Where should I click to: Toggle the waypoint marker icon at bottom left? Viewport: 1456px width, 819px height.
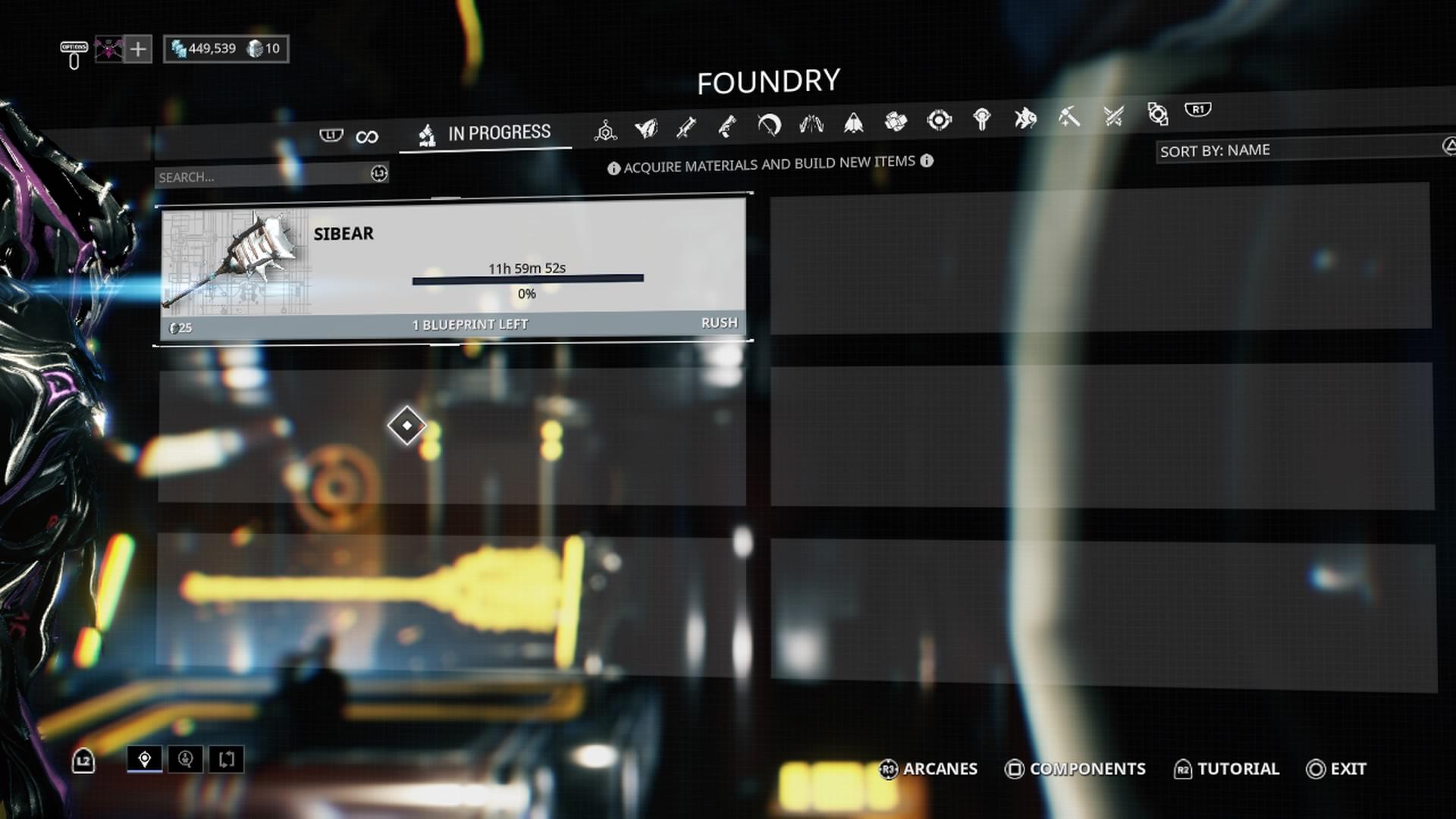[x=146, y=759]
